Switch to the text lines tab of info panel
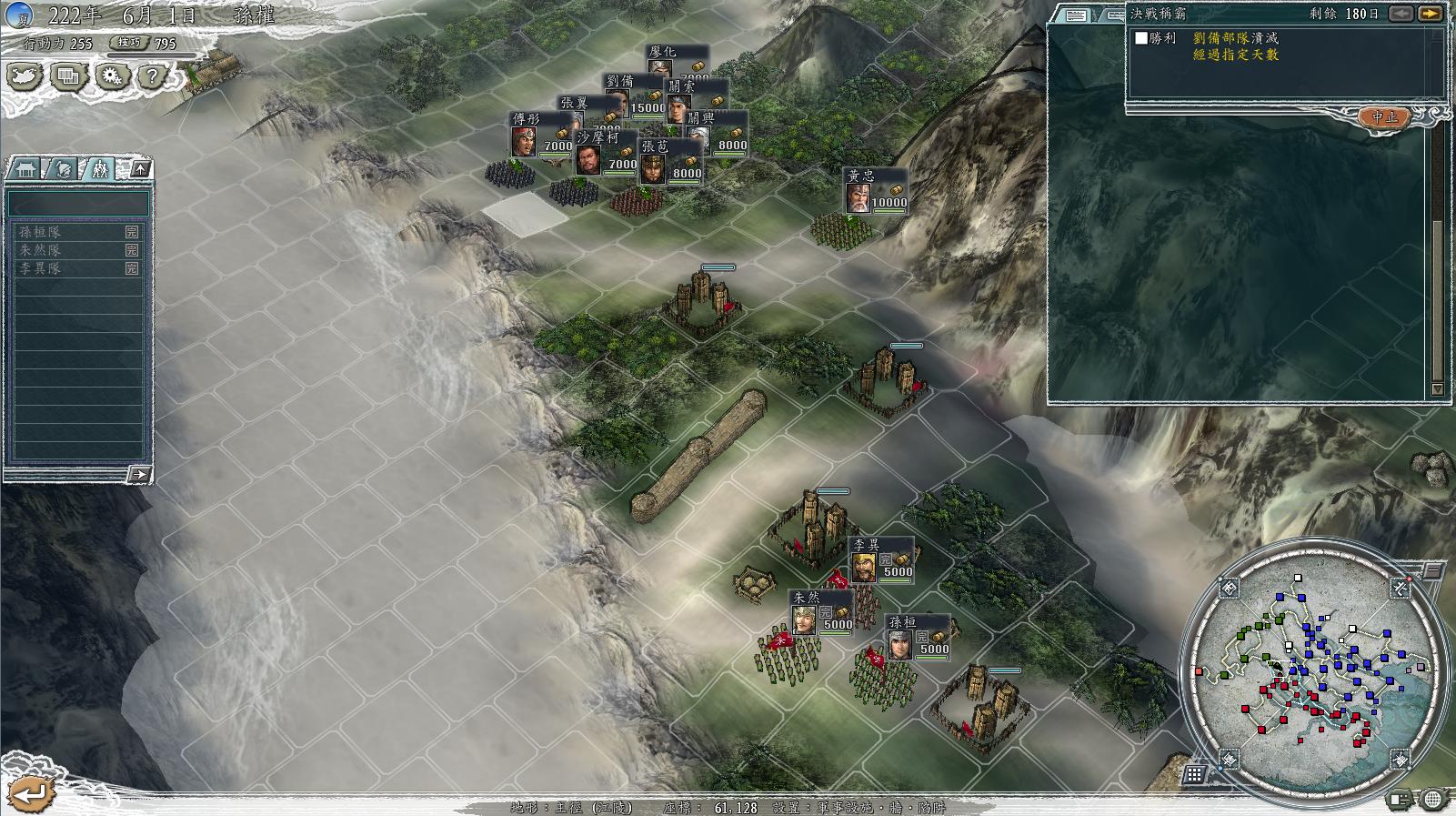This screenshot has width=1456, height=816. (x=1077, y=15)
